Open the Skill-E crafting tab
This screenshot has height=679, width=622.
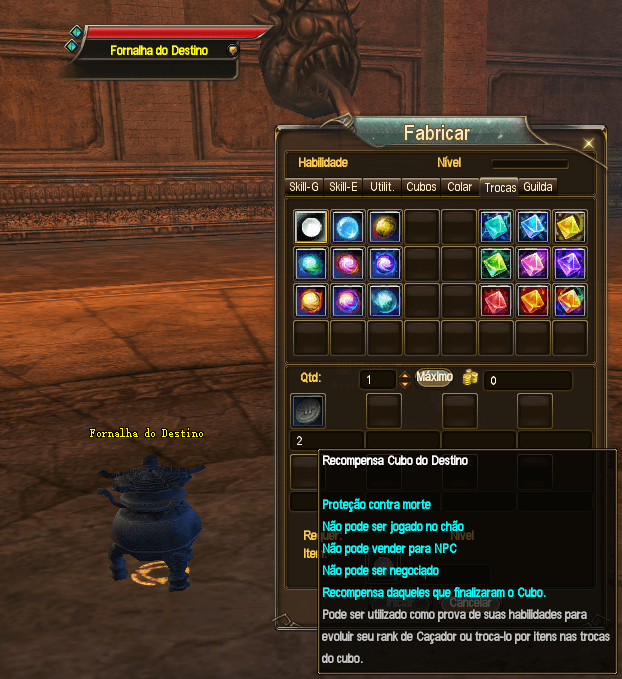[343, 186]
